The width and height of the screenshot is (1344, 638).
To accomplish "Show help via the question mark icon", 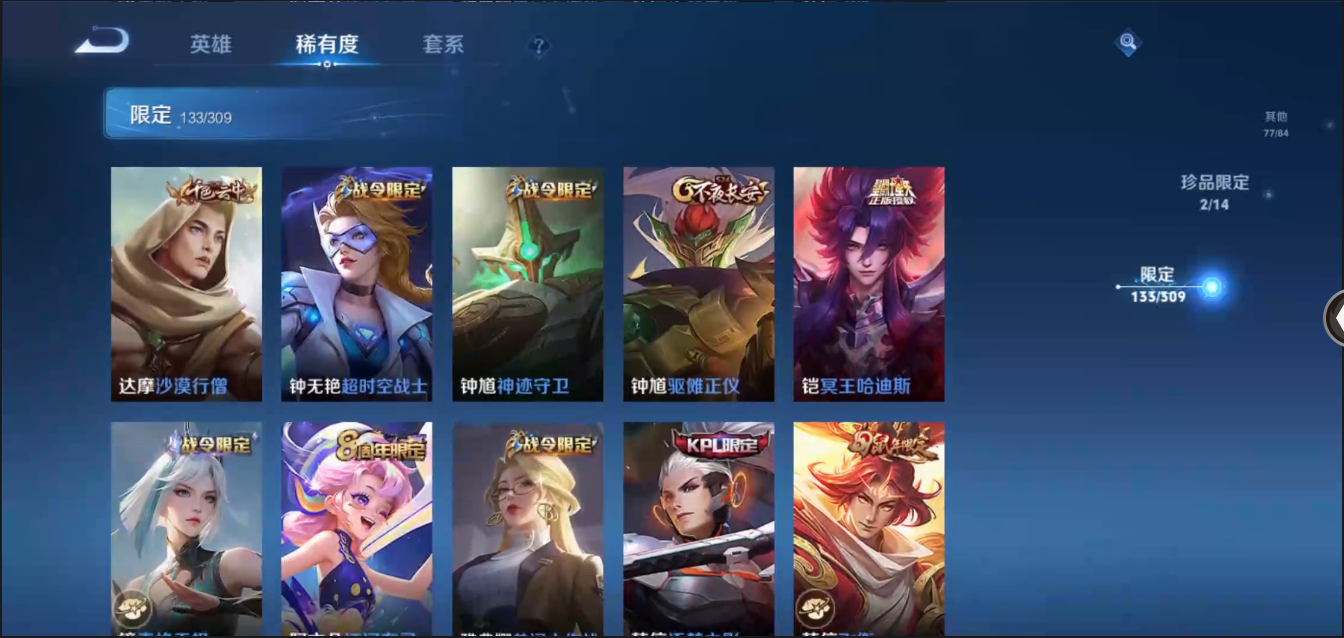I will tap(539, 46).
